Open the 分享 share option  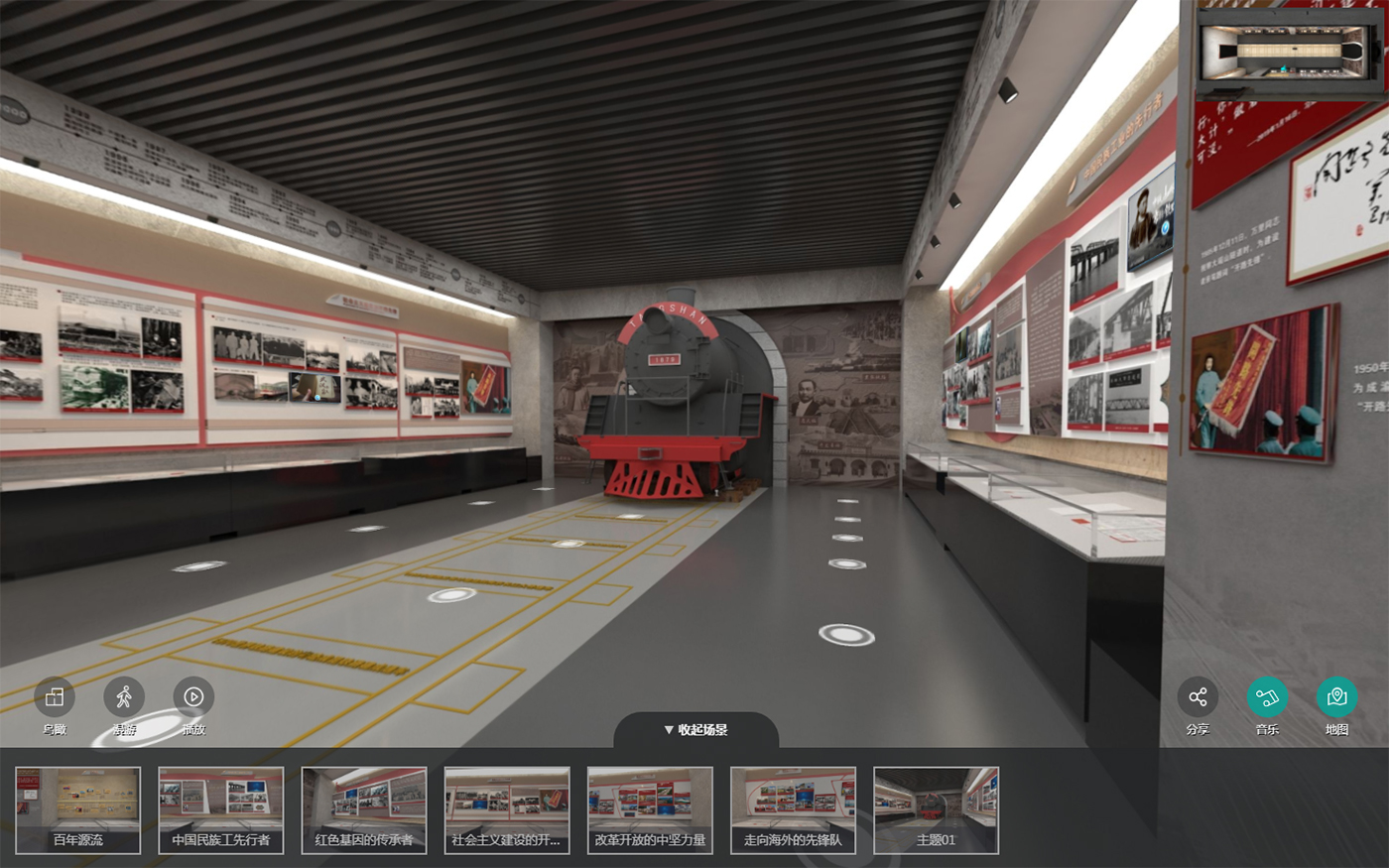click(1198, 697)
